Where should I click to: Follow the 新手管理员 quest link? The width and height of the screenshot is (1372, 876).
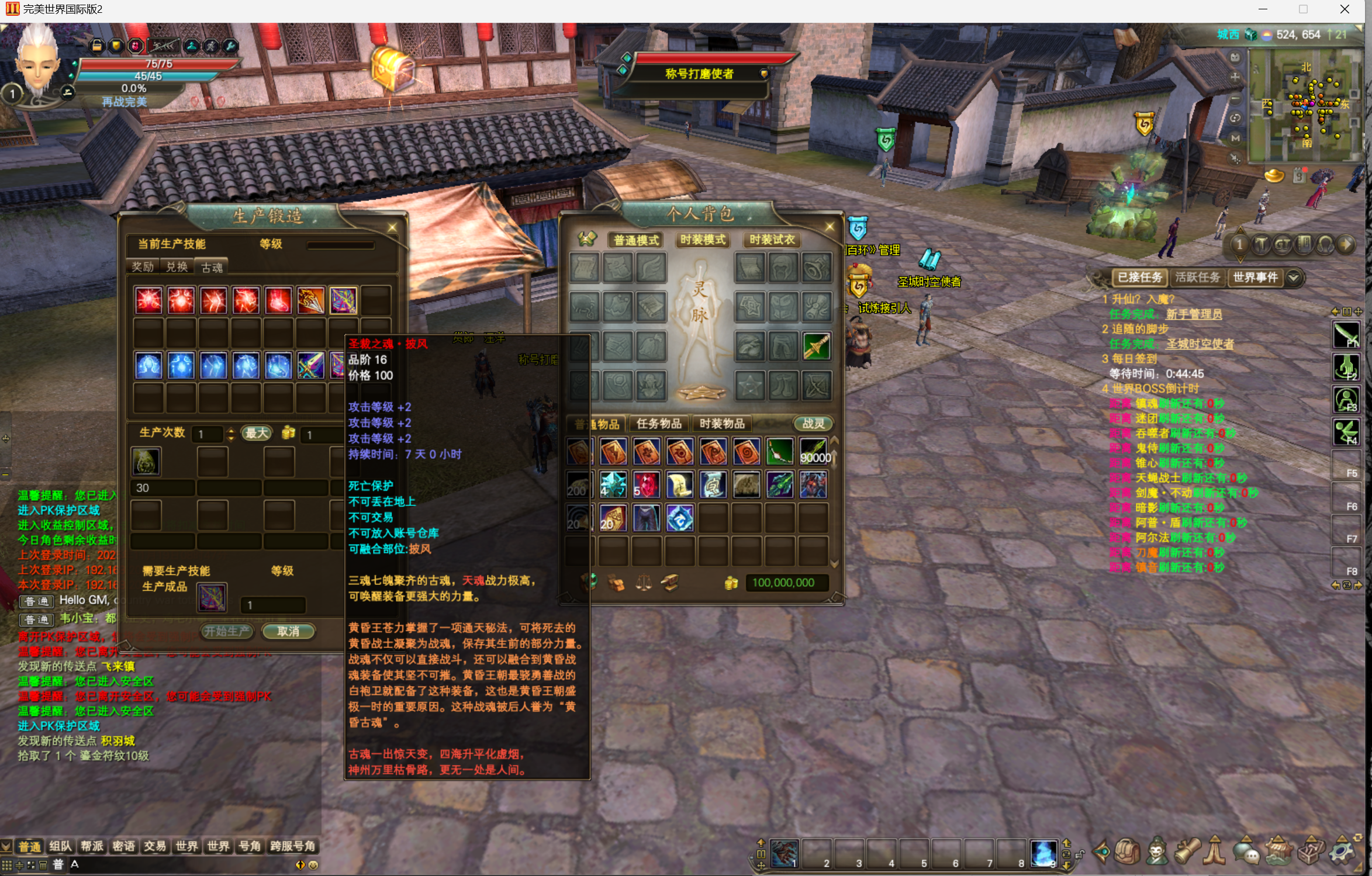click(x=1194, y=314)
